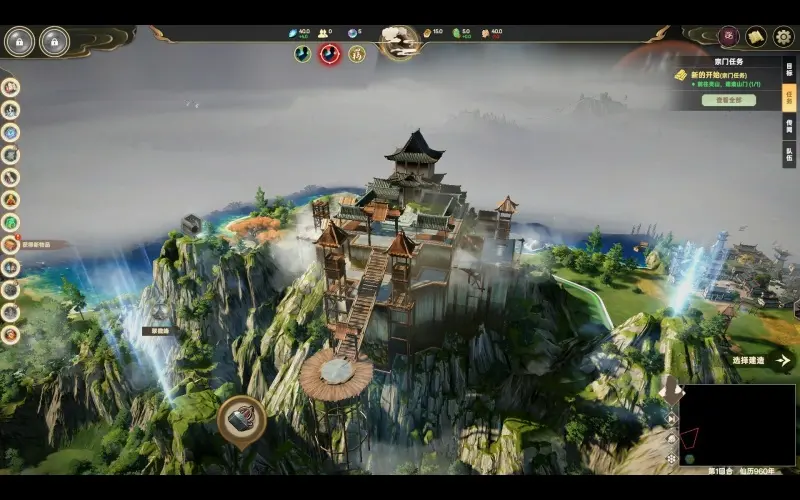
Task: Click the red-ringed circular icon at top
Action: [329, 53]
